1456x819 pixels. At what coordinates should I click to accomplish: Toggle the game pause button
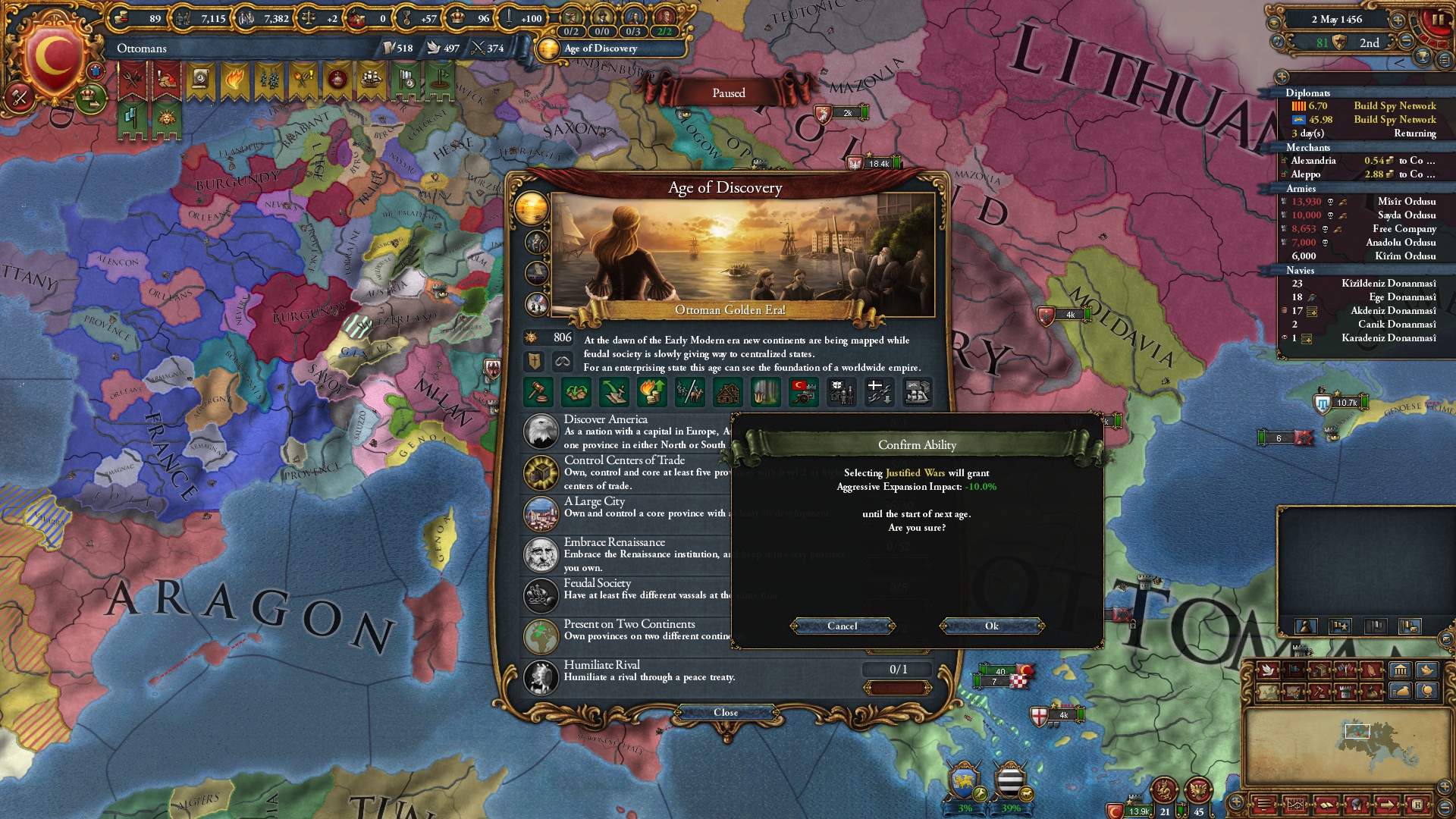pyautogui.click(x=1437, y=20)
